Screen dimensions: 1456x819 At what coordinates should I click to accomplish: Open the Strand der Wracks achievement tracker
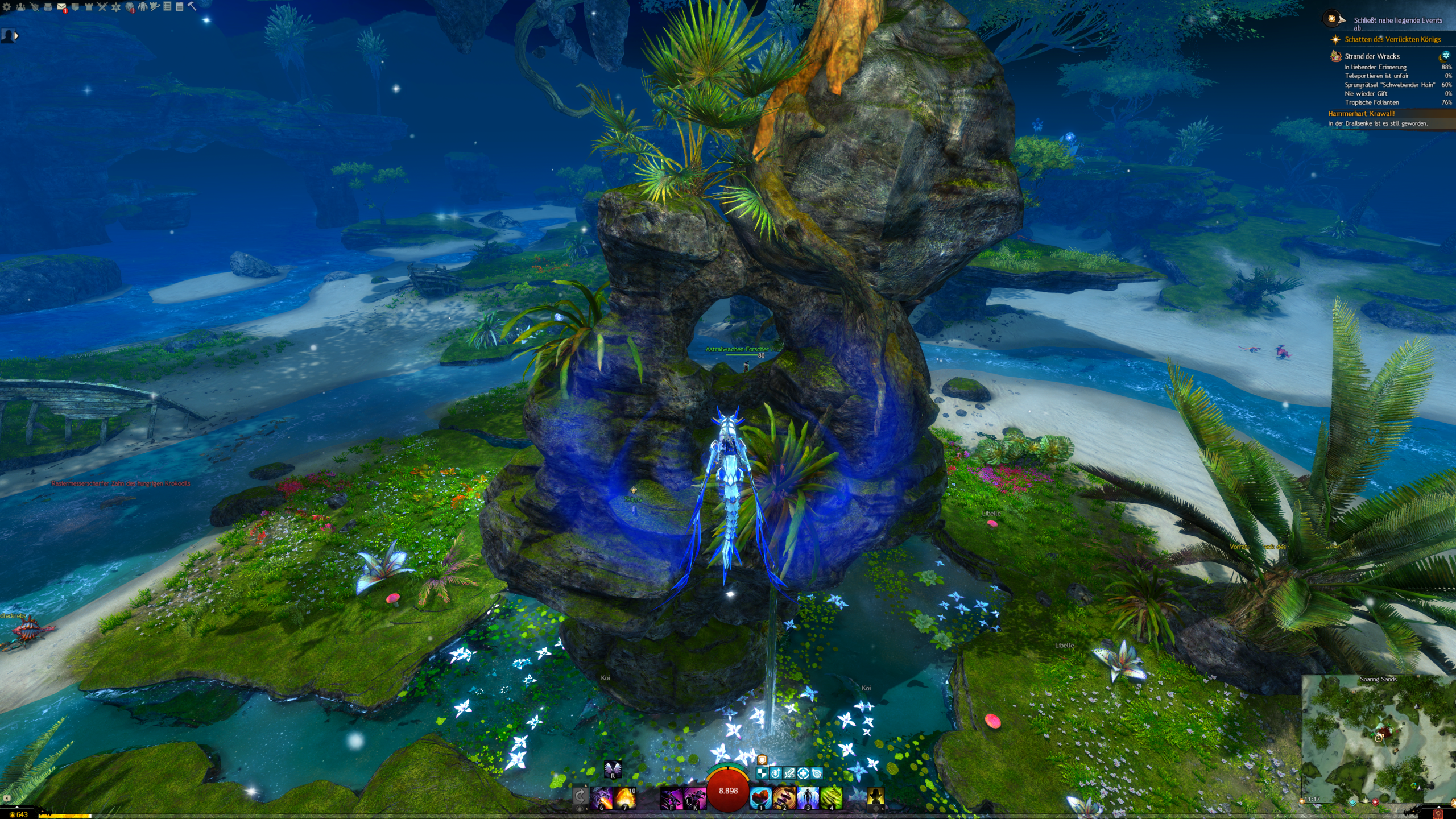click(x=1372, y=56)
